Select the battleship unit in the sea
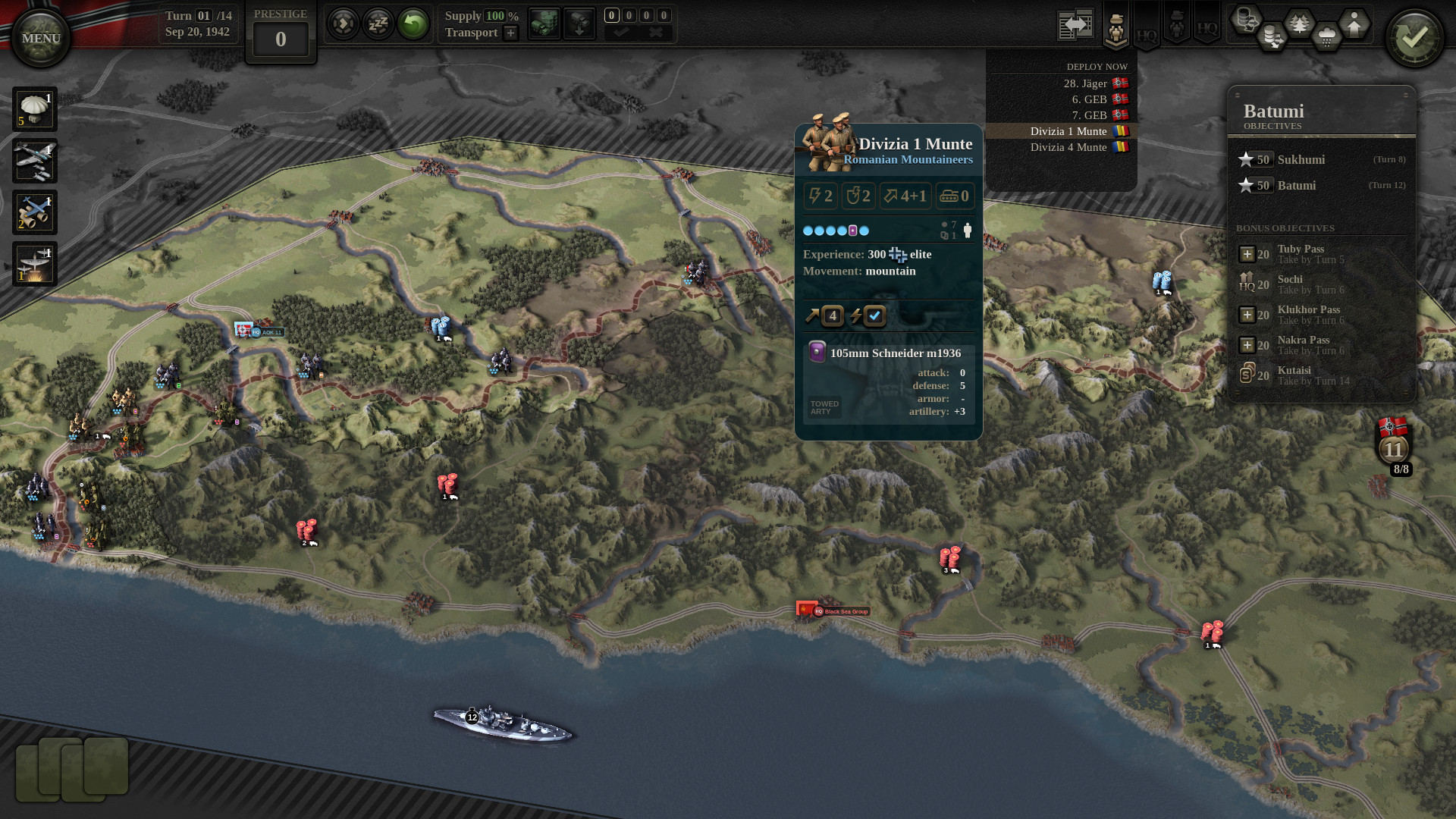The width and height of the screenshot is (1456, 819). click(500, 717)
